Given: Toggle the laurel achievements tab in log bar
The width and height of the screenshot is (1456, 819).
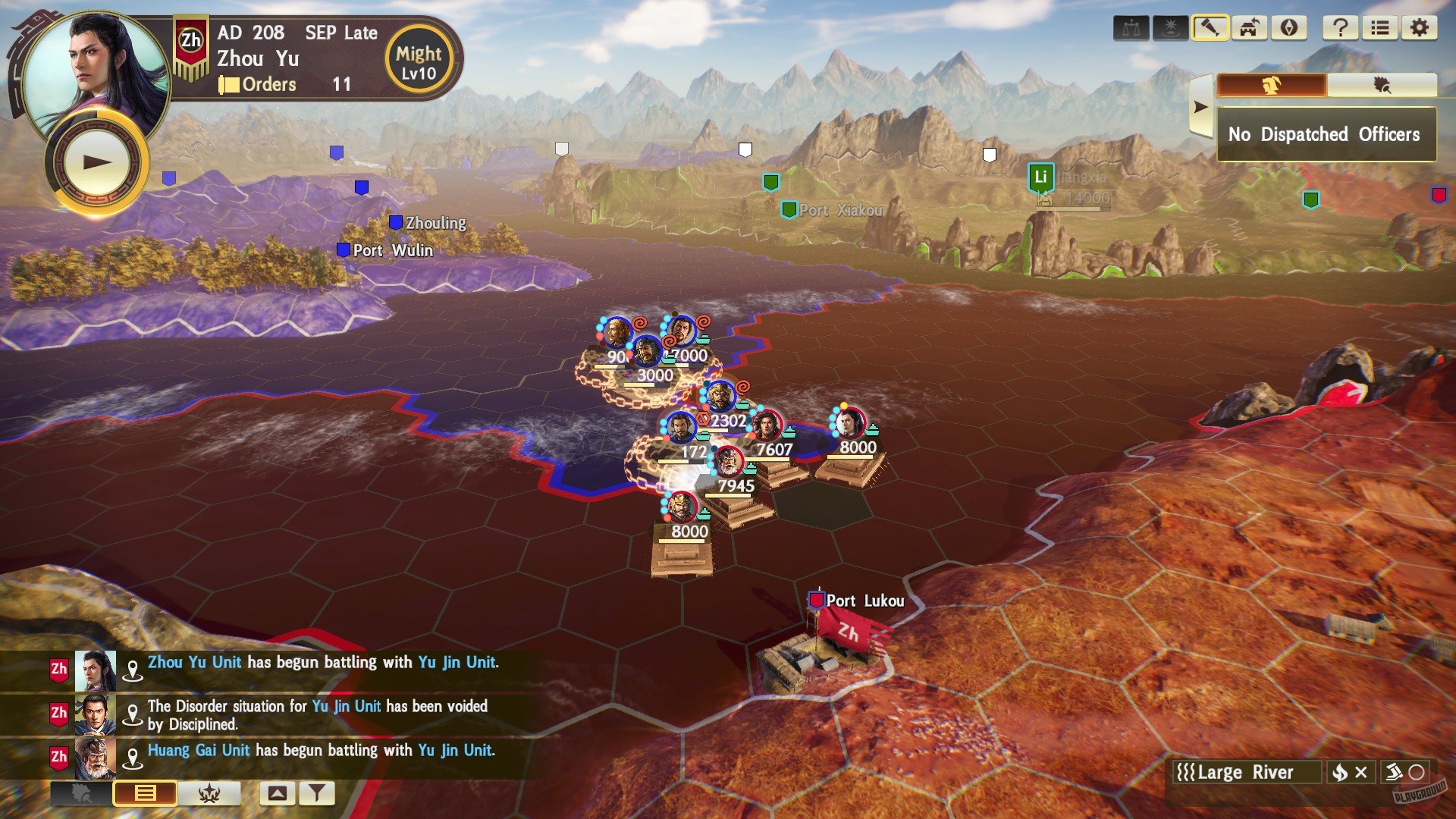Looking at the screenshot, I should [x=209, y=793].
